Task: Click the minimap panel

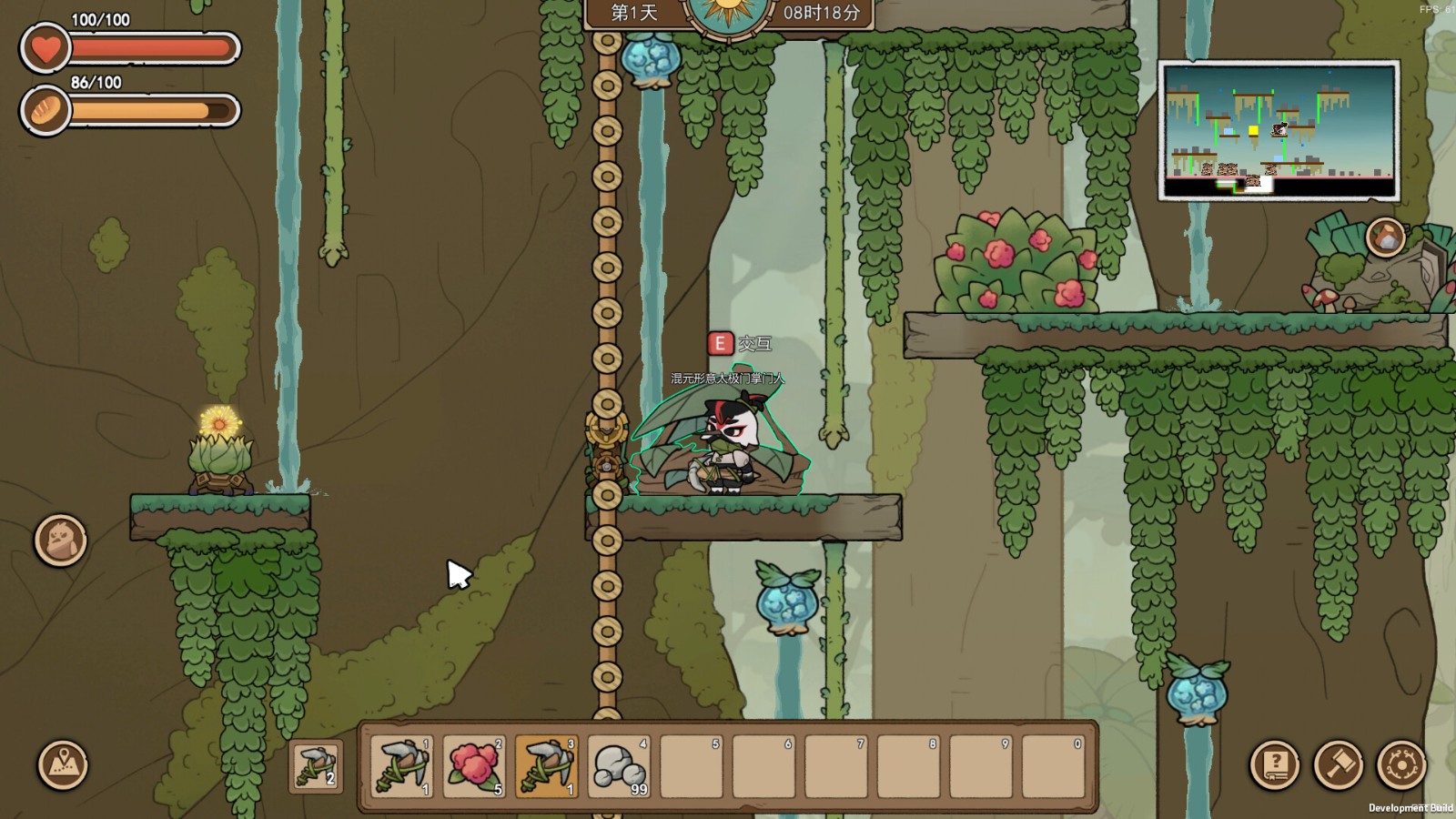Action: tap(1279, 130)
